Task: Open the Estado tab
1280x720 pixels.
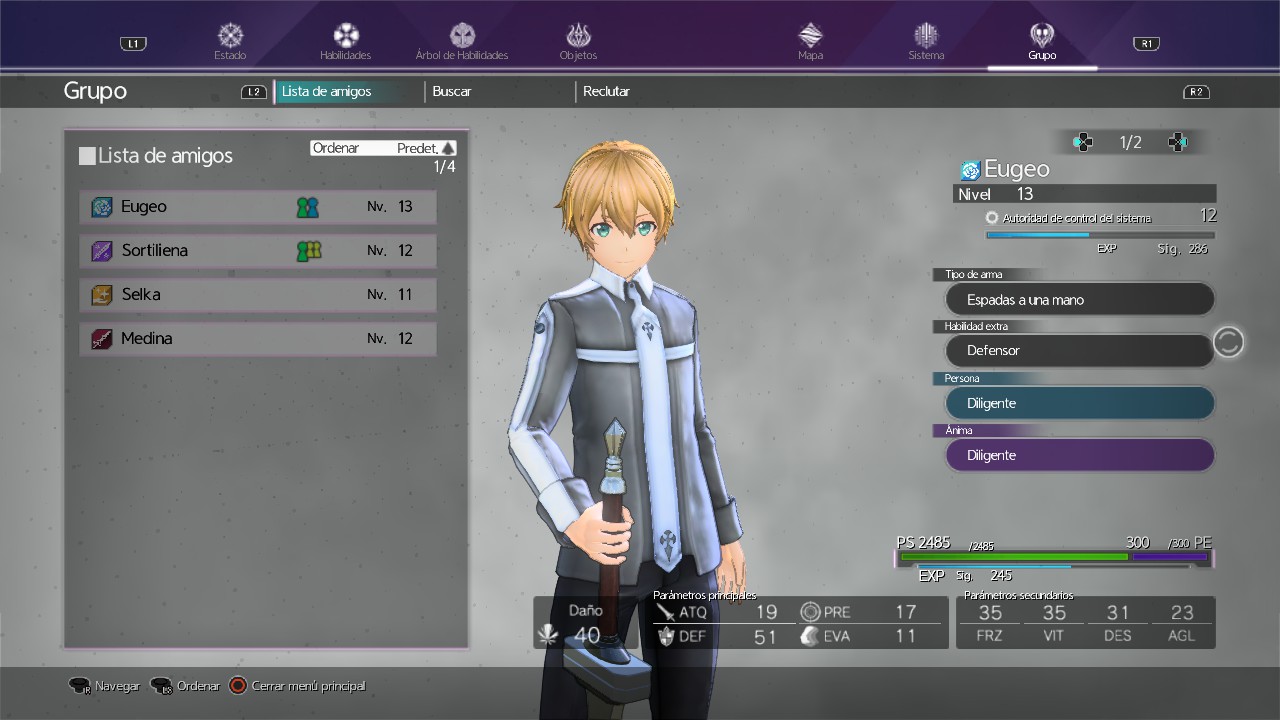Action: tap(230, 41)
